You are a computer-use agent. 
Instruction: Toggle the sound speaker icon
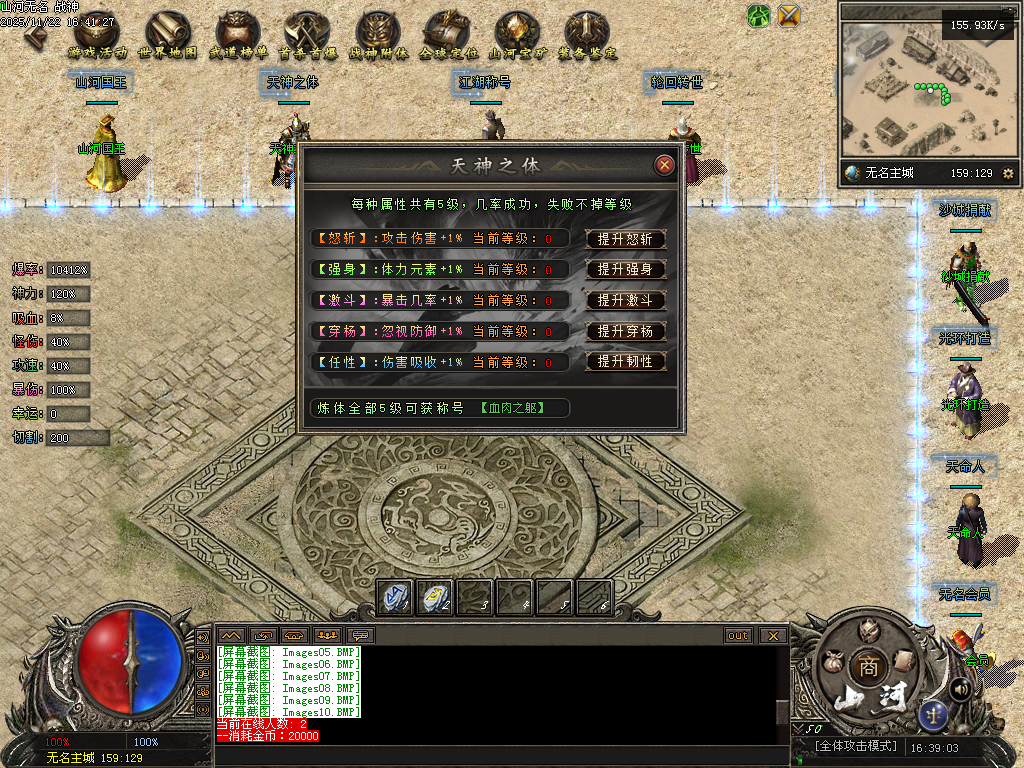click(x=961, y=689)
